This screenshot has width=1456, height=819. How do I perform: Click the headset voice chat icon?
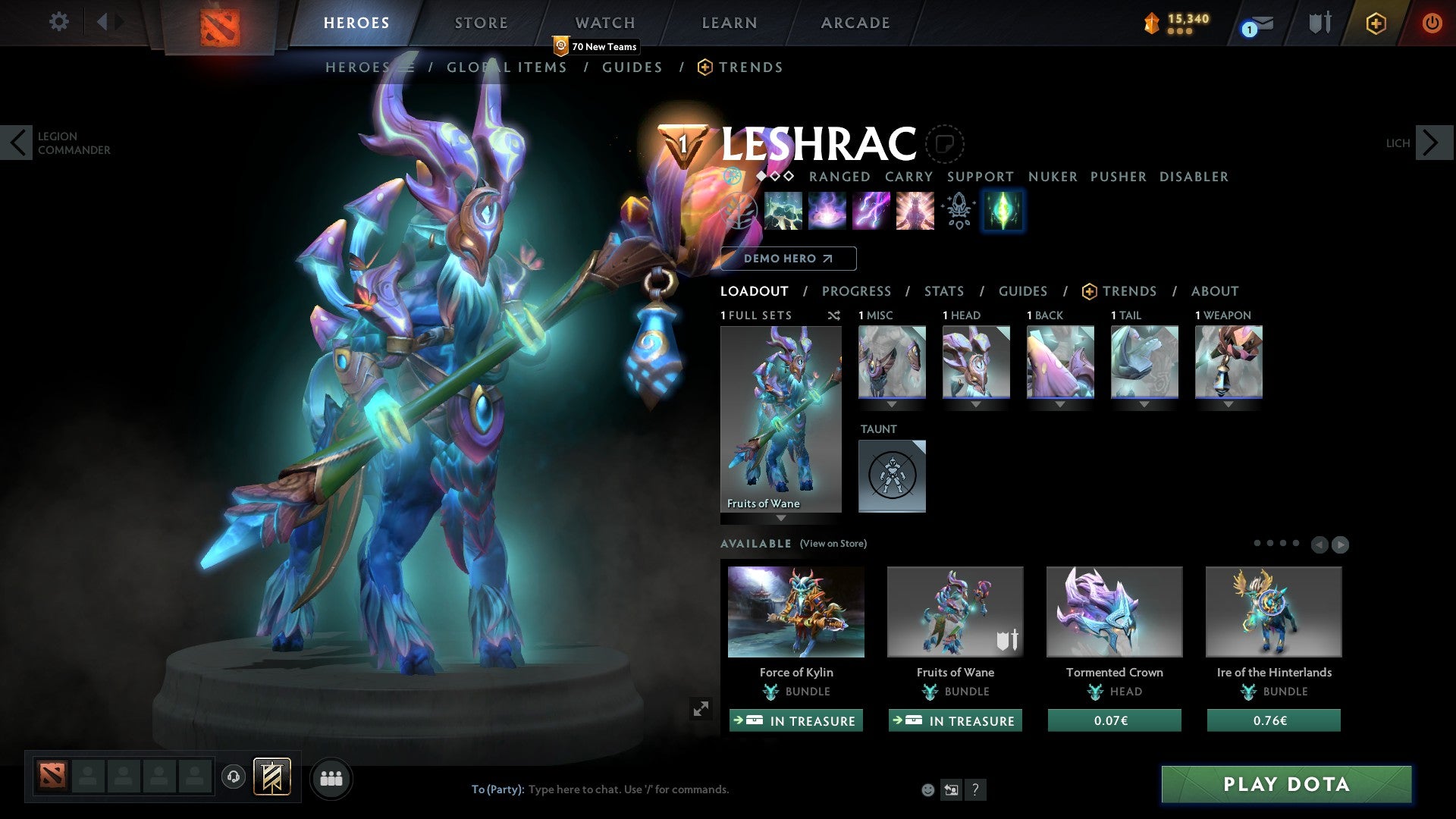233,777
